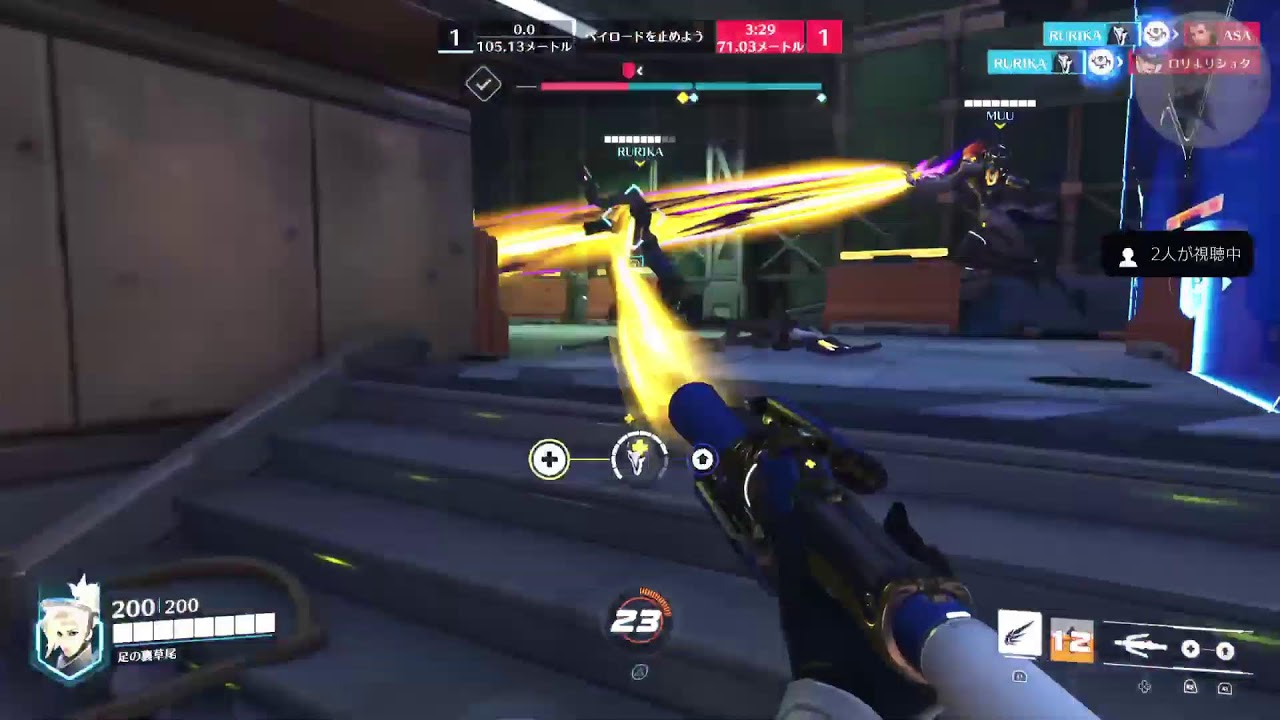Click the Caduceus Staff weapon icon
1280x720 pixels.
pos(1139,648)
